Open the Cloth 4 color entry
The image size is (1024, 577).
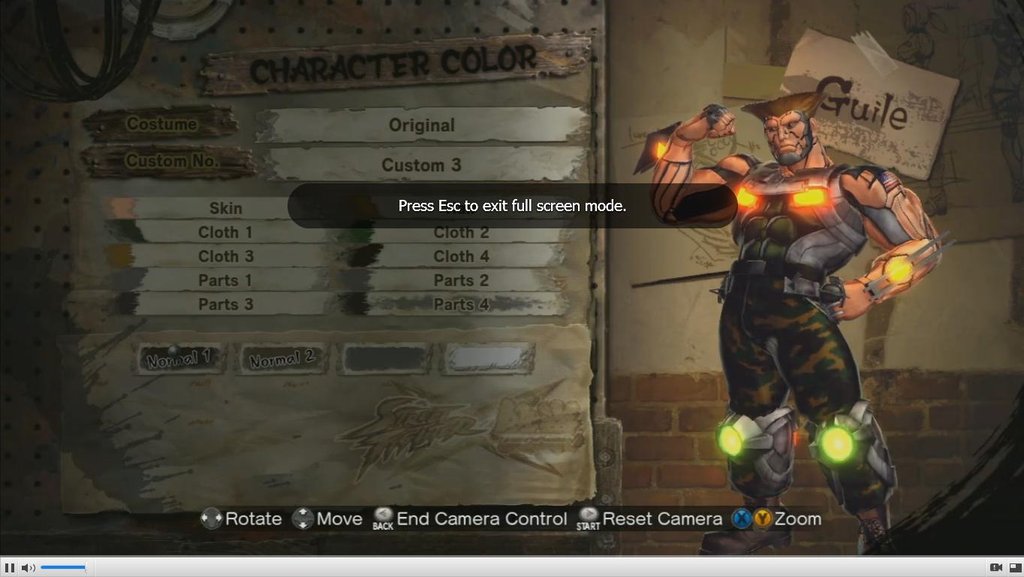pyautogui.click(x=461, y=256)
